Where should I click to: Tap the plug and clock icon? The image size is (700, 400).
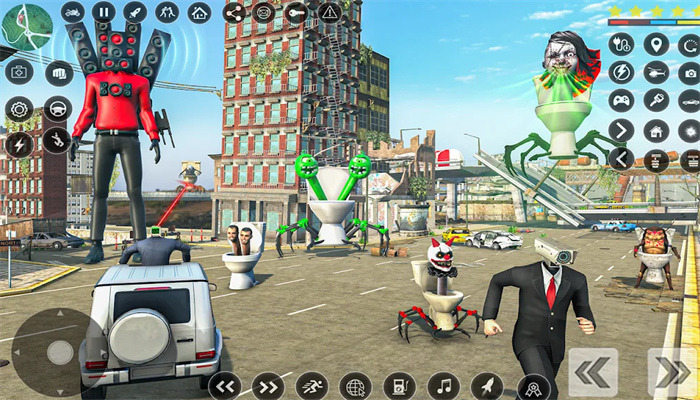pos(621,44)
